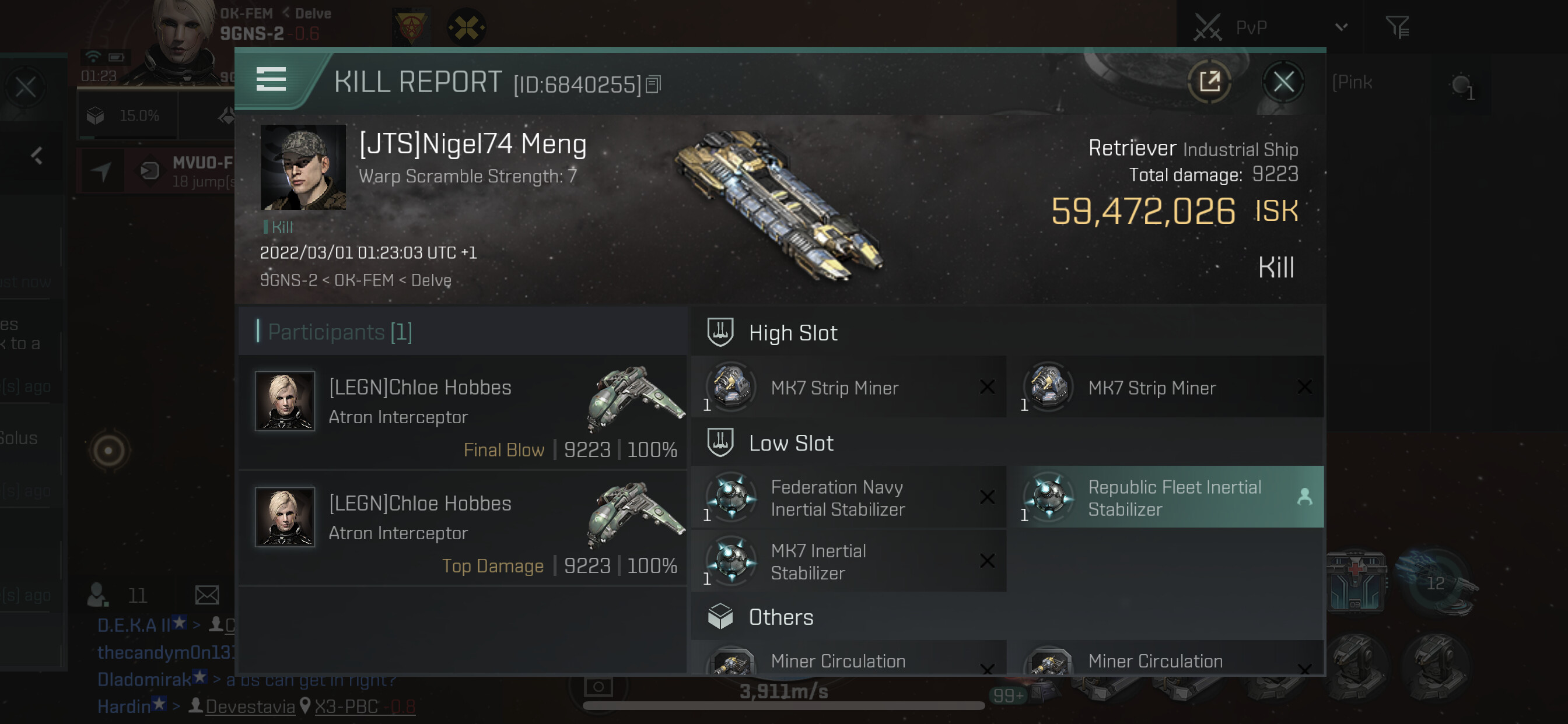The height and width of the screenshot is (724, 1568).
Task: Select Federation Navy Inertial Stabilizer item
Action: 848,498
